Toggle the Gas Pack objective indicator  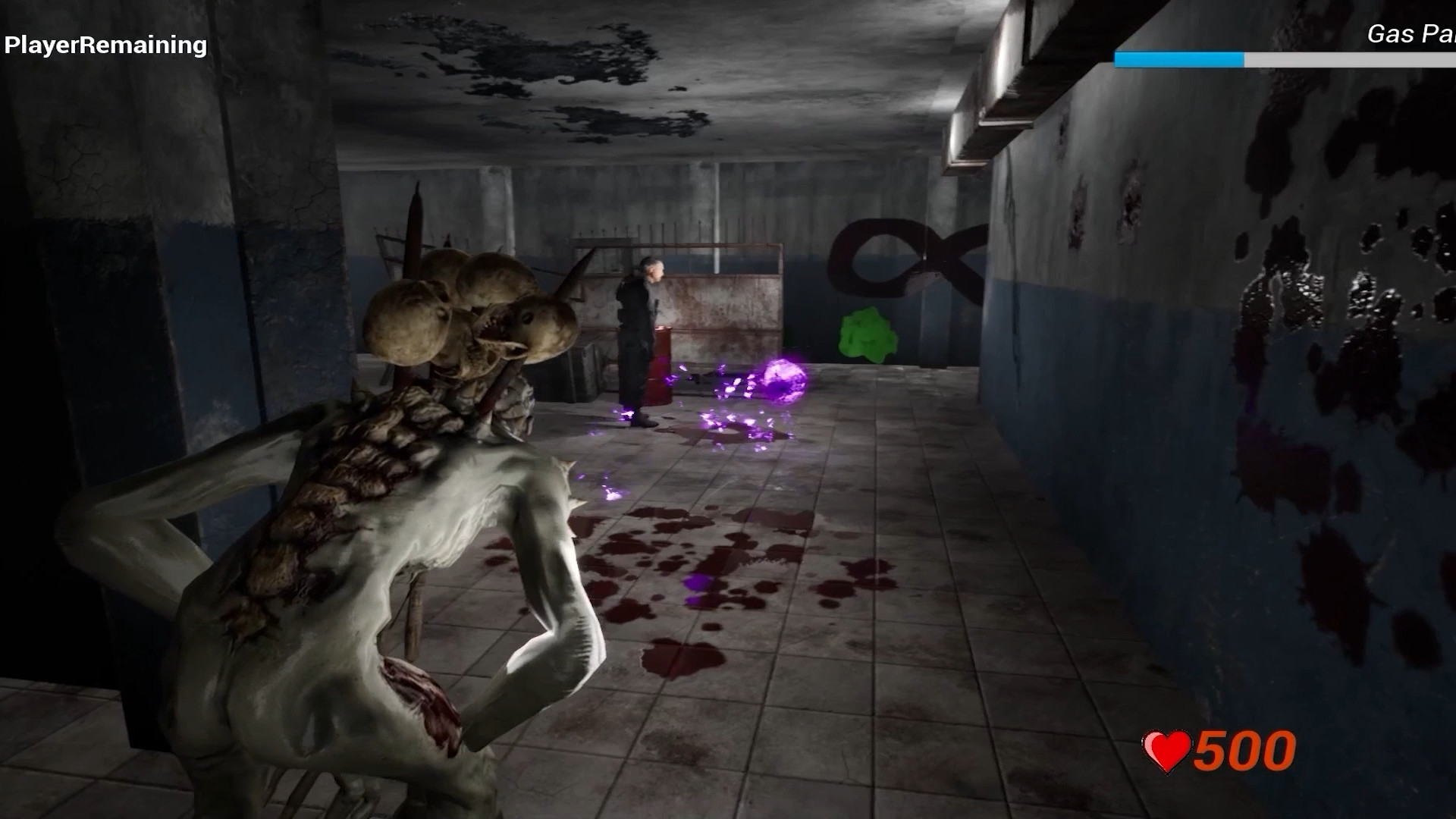(1412, 34)
